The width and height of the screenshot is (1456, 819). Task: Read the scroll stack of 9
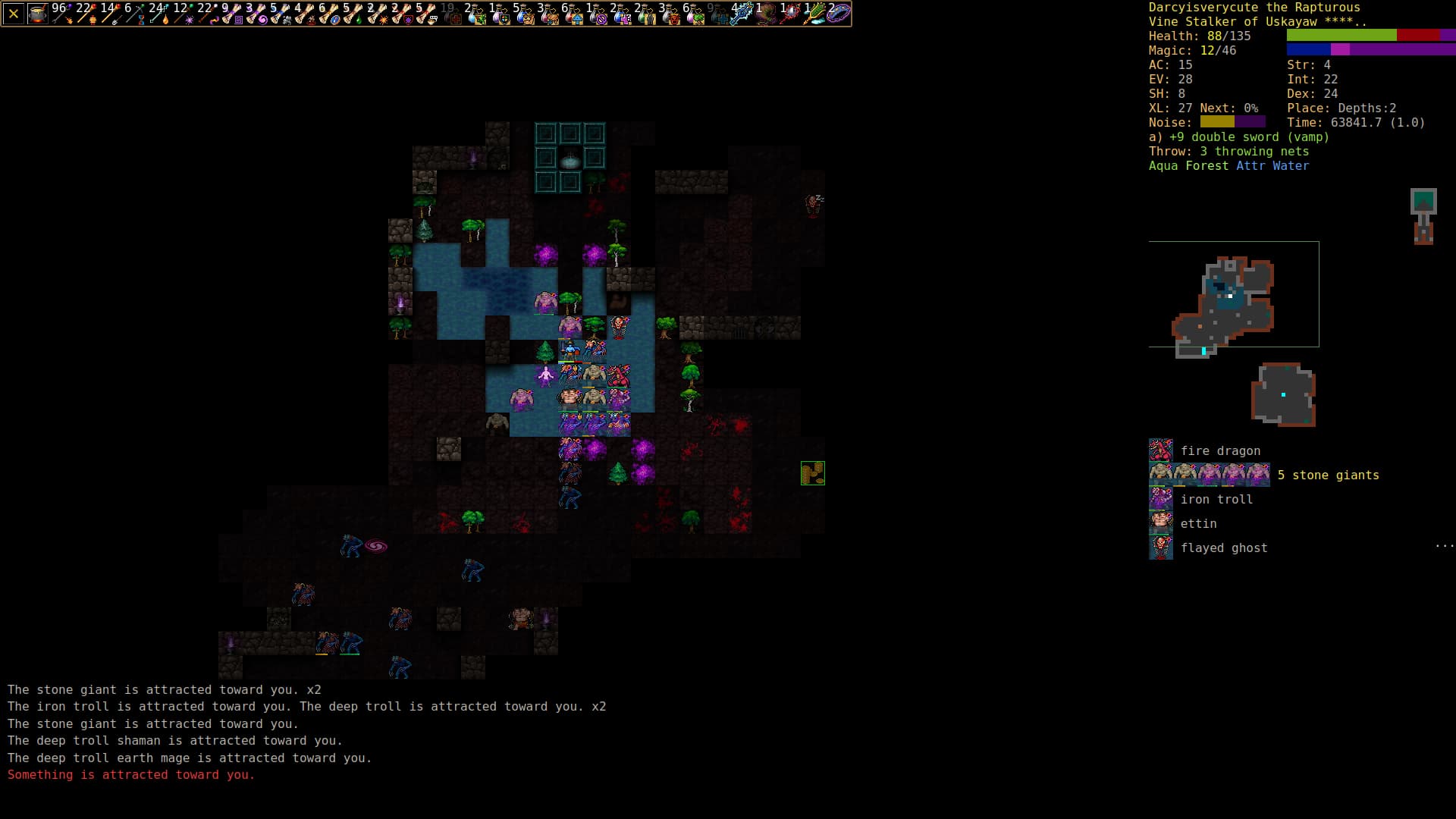tap(231, 14)
